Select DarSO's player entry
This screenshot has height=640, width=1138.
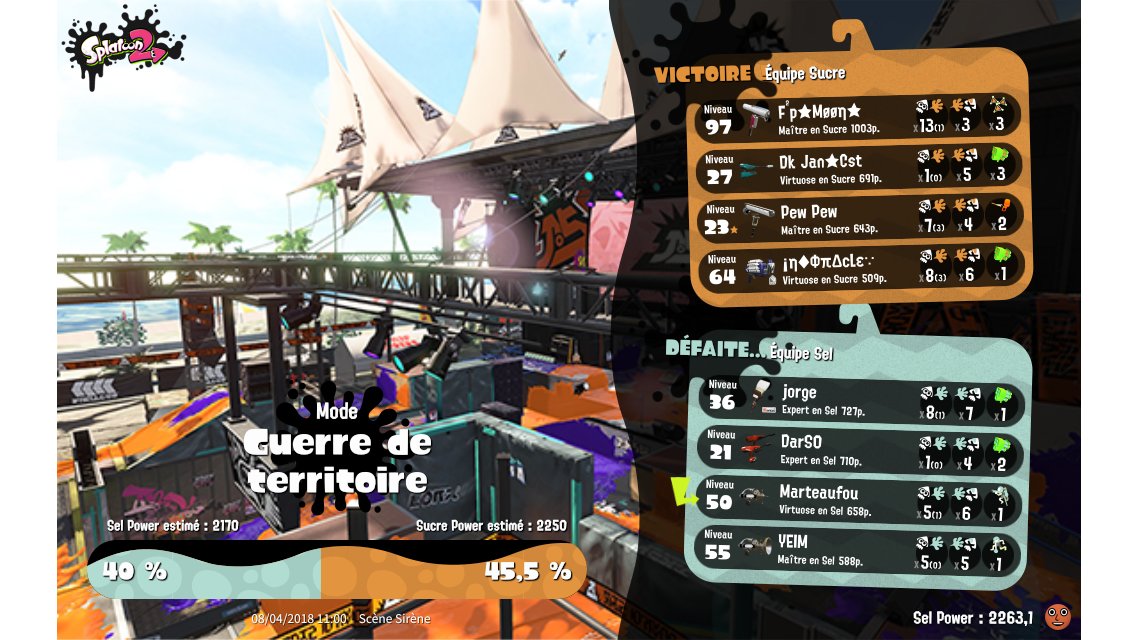[x=860, y=450]
